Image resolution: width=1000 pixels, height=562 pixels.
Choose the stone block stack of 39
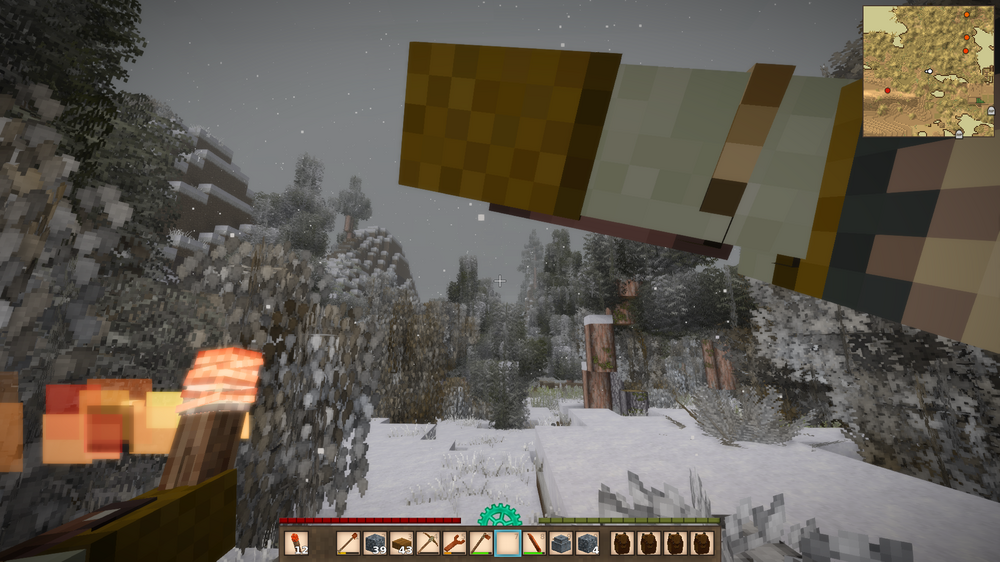(x=376, y=544)
